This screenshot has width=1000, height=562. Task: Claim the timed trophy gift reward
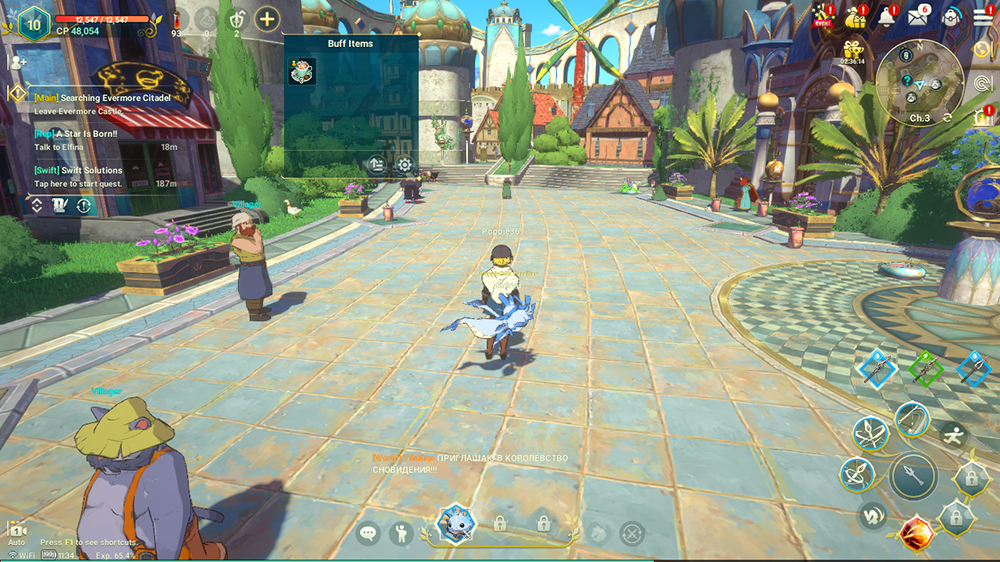(853, 50)
